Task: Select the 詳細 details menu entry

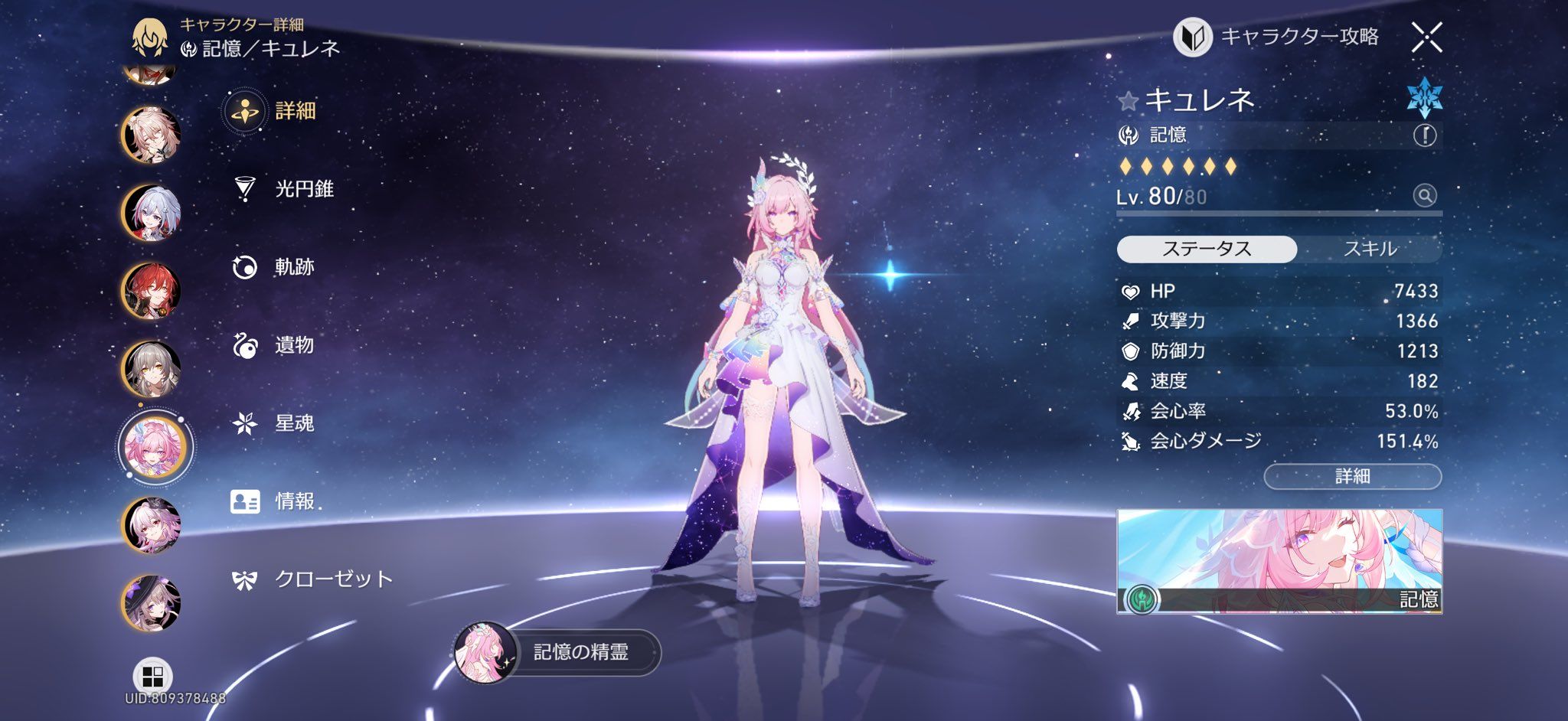Action: tap(294, 111)
